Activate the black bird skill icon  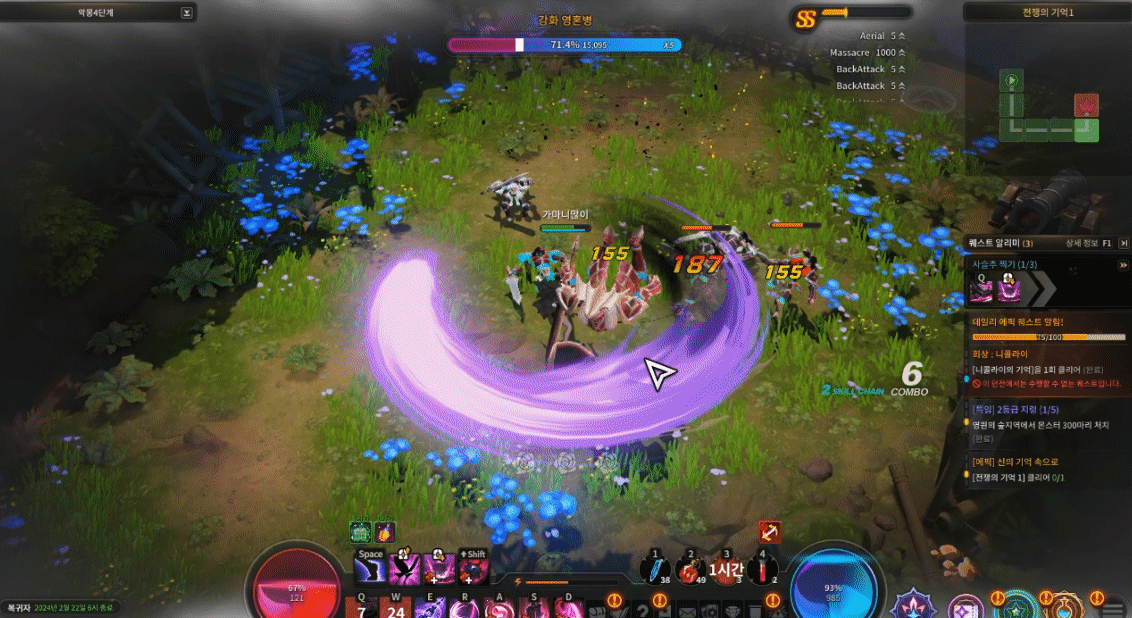[x=405, y=568]
